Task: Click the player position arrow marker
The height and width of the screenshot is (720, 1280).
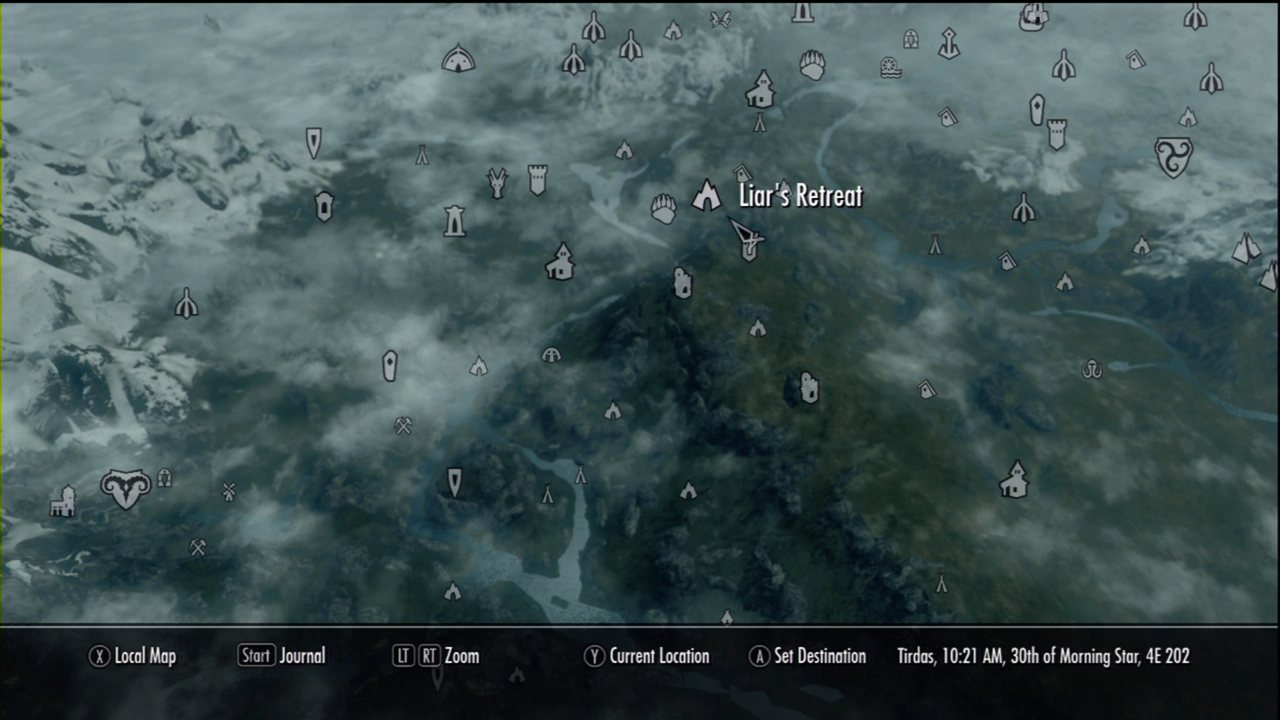Action: [745, 238]
